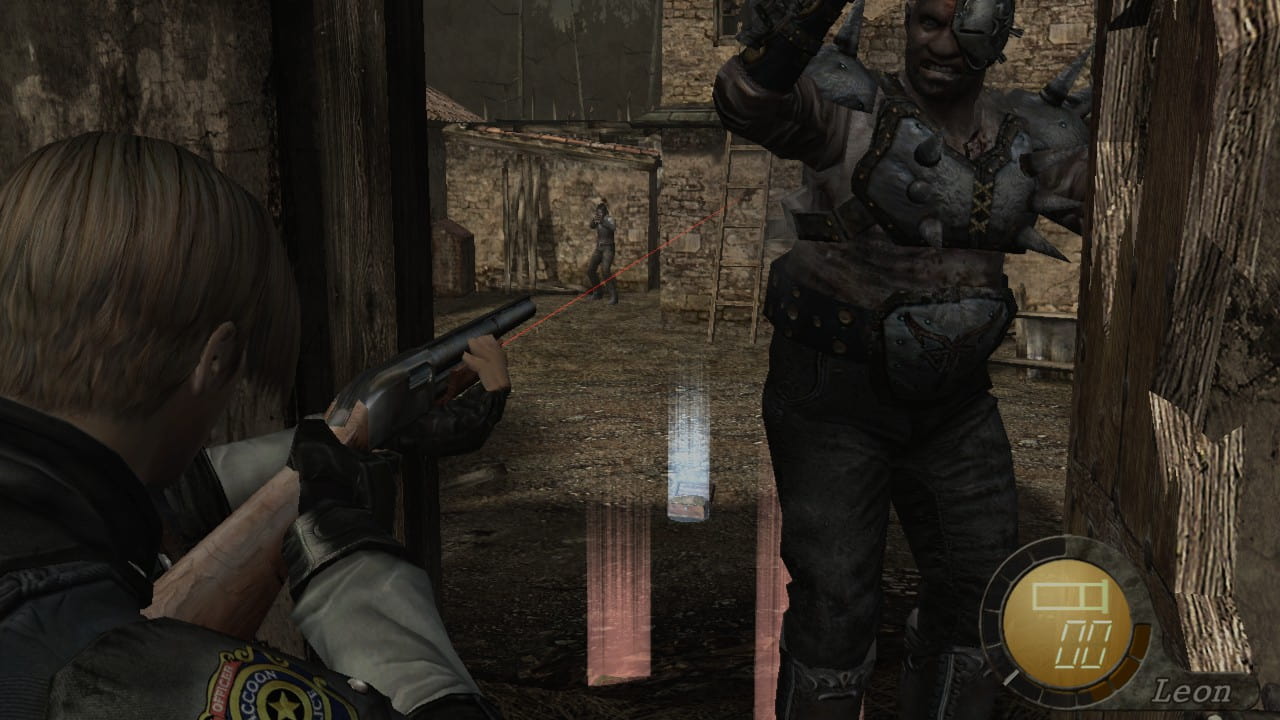Click the shotgun shell icon above the ammo count

1068,595
